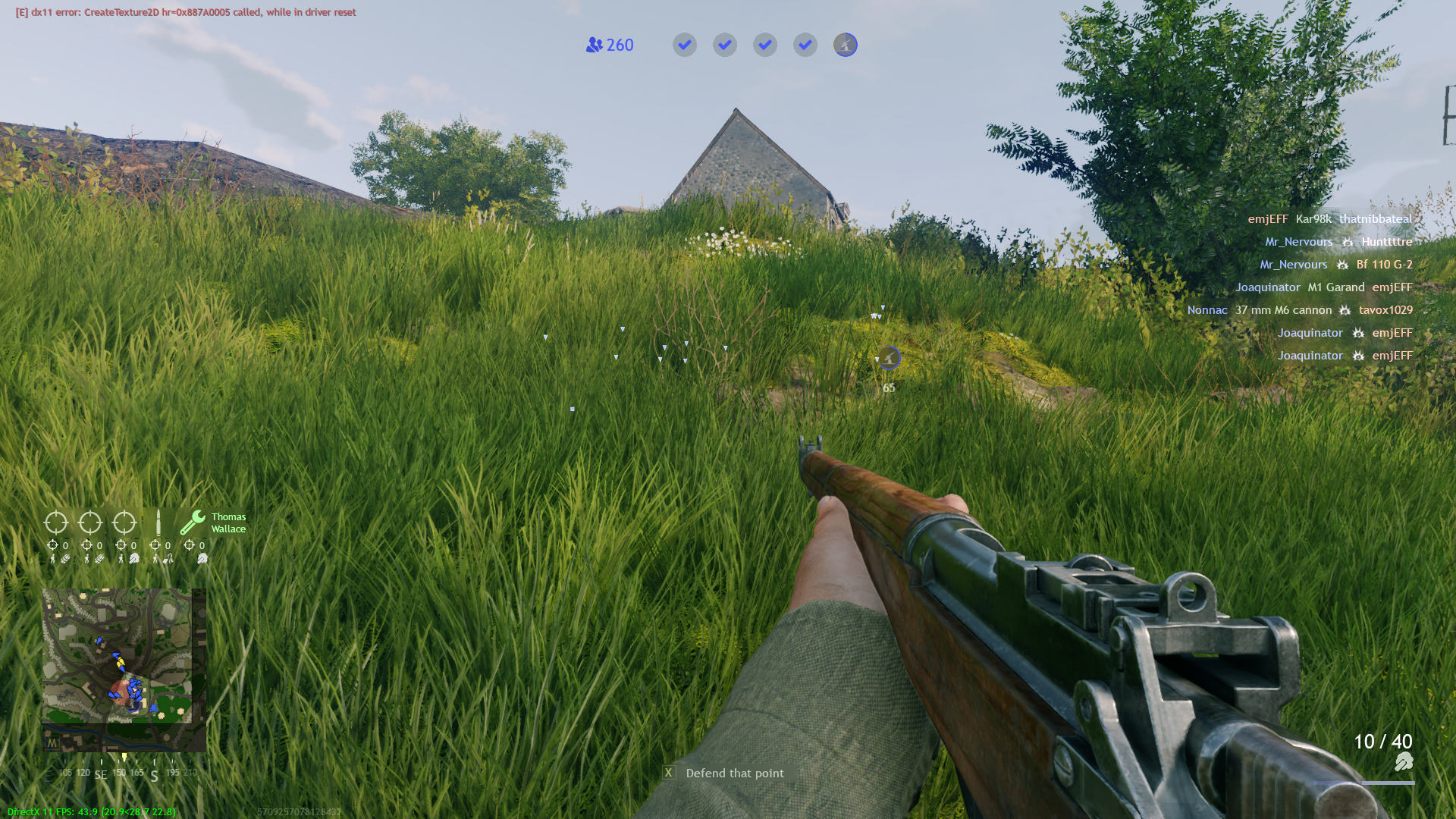1456x819 pixels.
Task: Click the objective marker labeled 65
Action: [x=889, y=358]
